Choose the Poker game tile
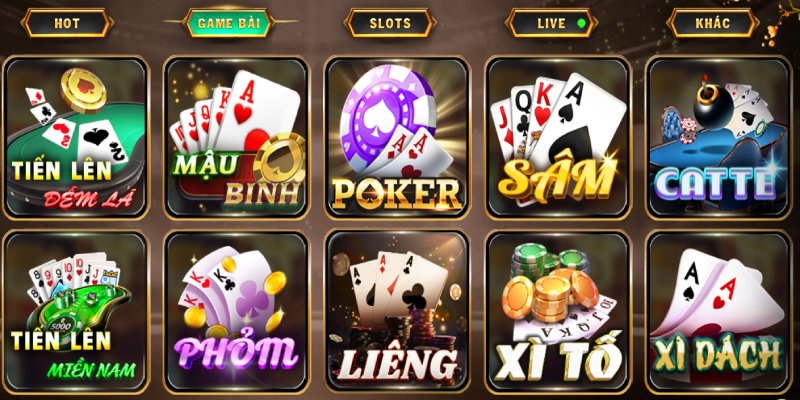This screenshot has width=800, height=400. (397, 136)
